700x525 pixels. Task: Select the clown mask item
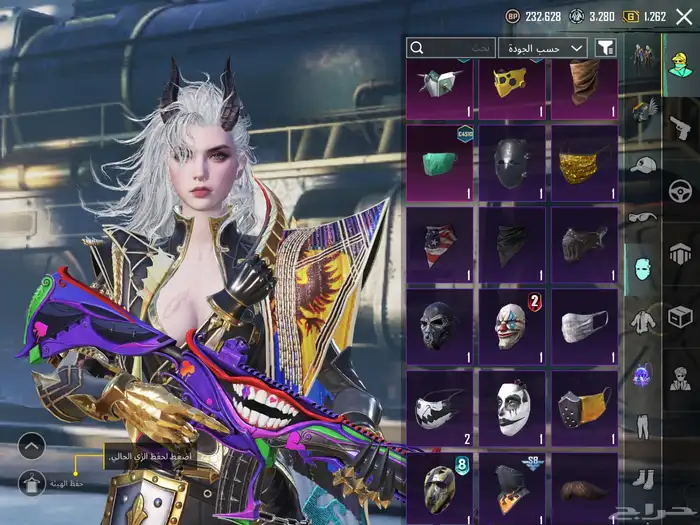pyautogui.click(x=511, y=326)
